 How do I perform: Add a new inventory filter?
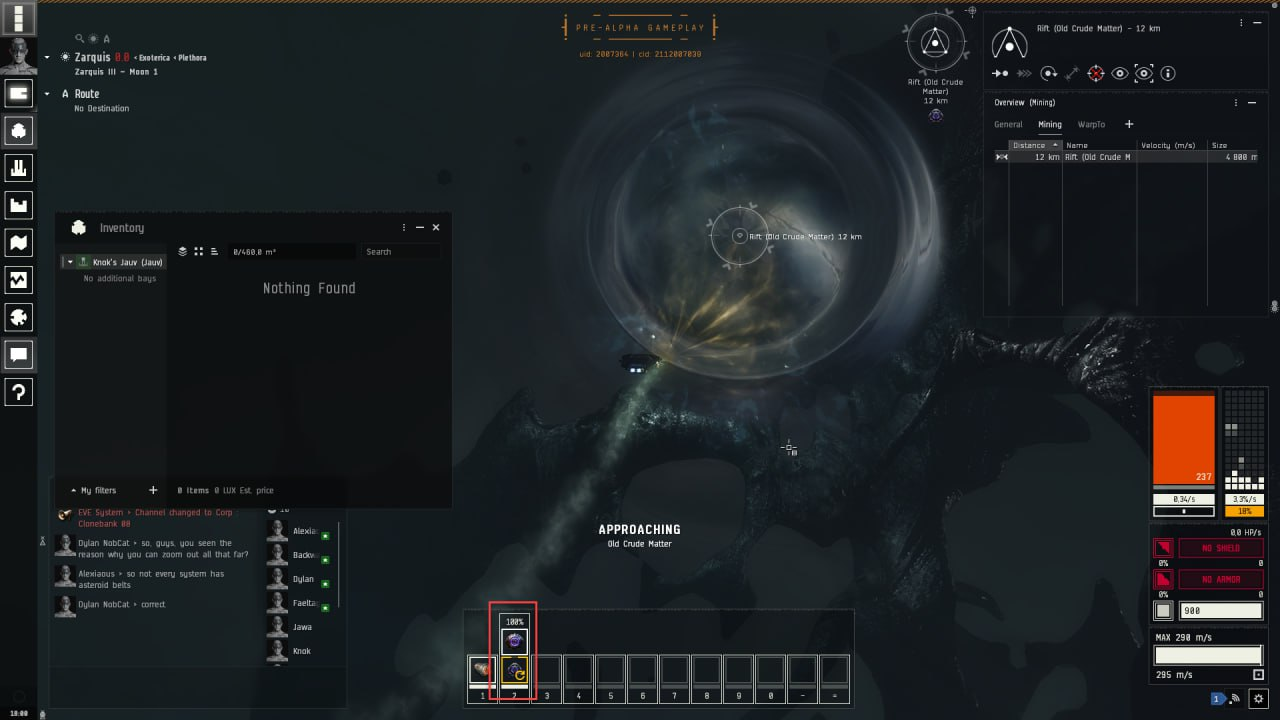(x=153, y=490)
